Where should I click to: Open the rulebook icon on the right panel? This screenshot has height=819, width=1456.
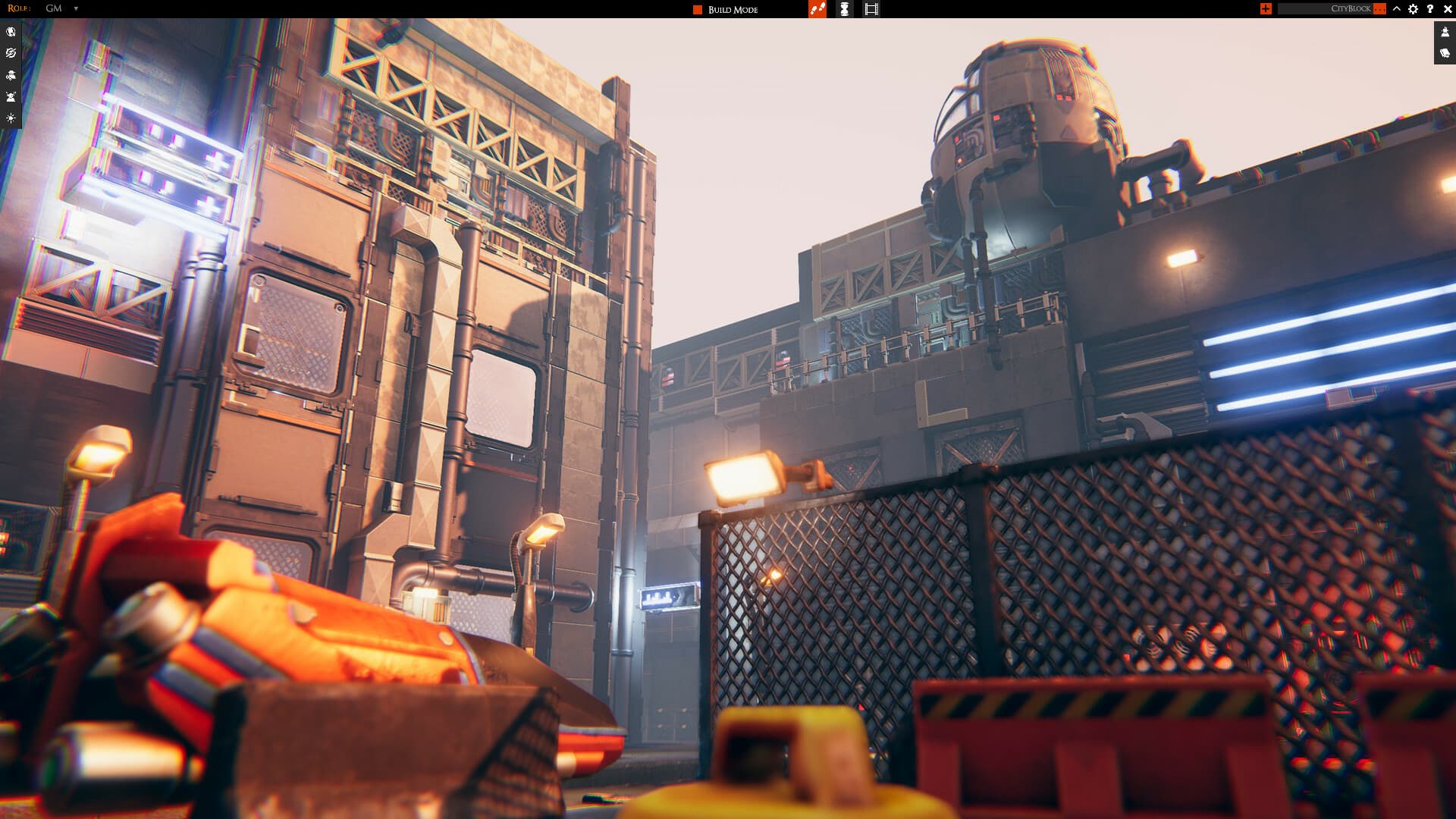[1443, 53]
